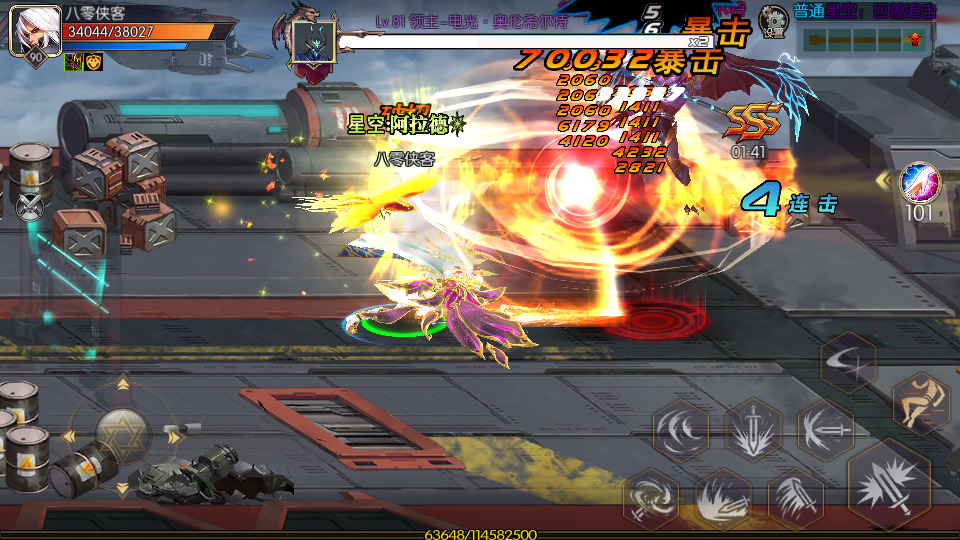Open the stage progress tracker with demon icon
Image resolution: width=960 pixels, height=540 pixels.
(864, 40)
